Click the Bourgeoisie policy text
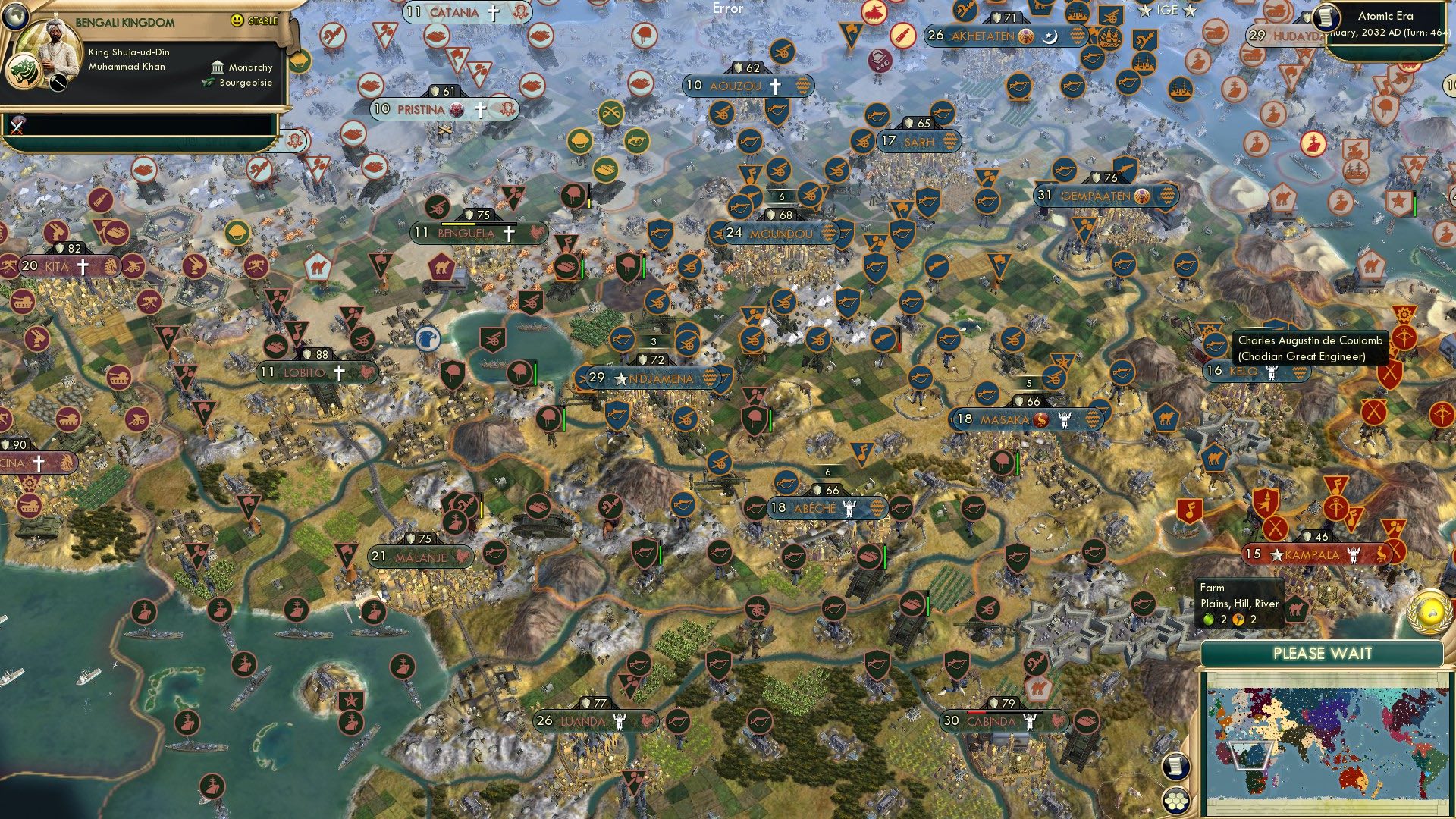The image size is (1456, 819). (x=246, y=83)
